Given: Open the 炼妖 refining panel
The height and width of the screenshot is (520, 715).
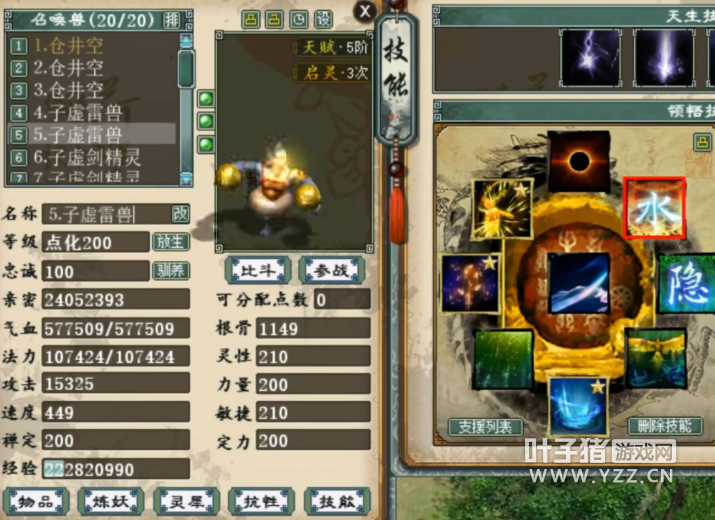Looking at the screenshot, I should [x=111, y=501].
